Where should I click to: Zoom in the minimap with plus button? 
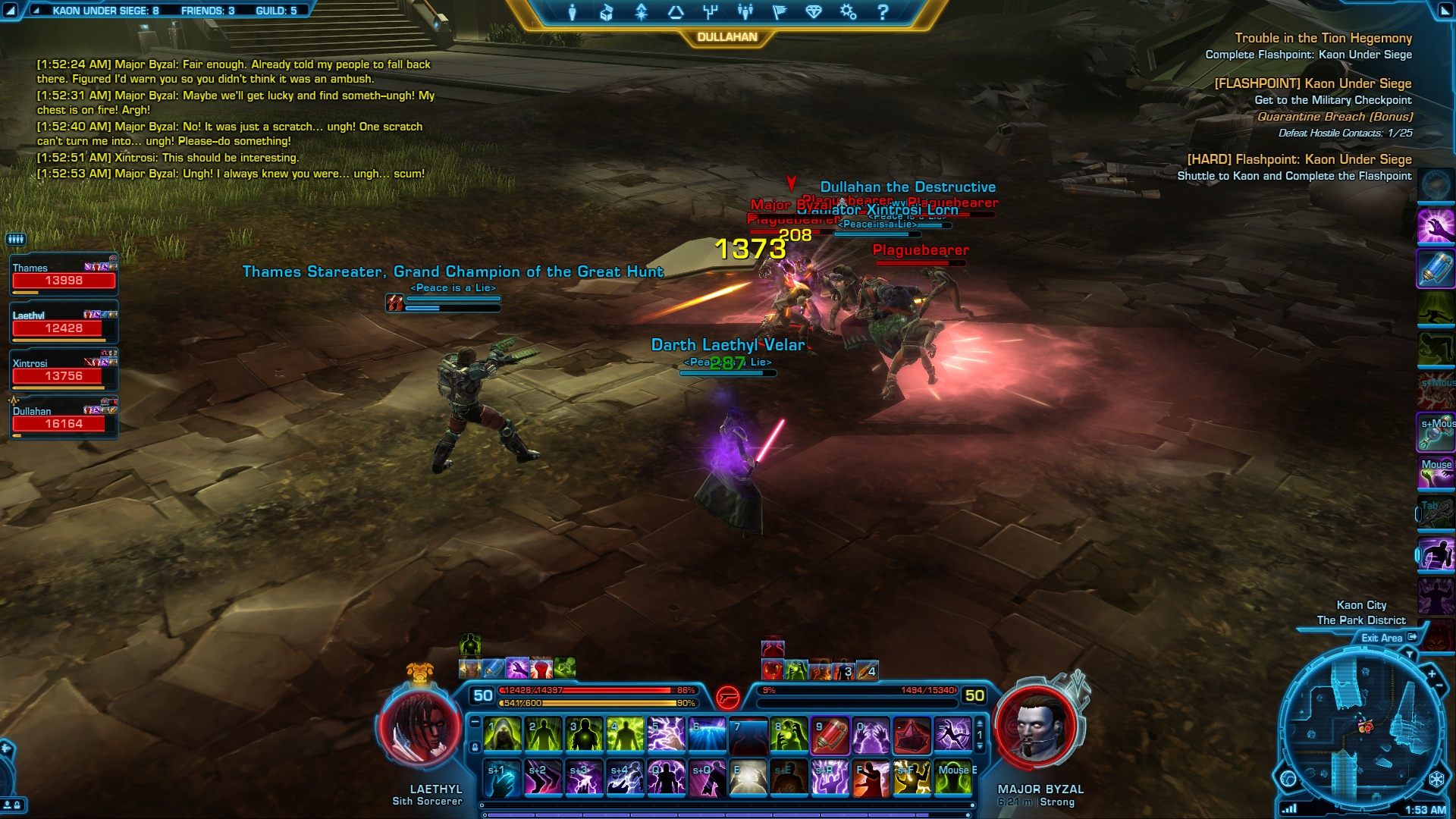tap(1432, 673)
